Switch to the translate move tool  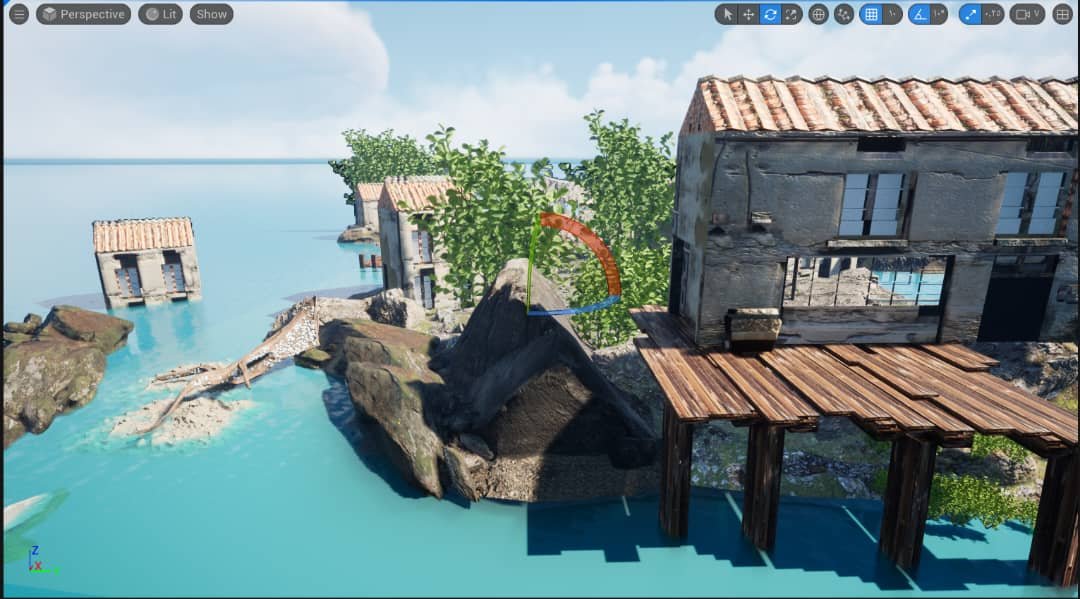(x=748, y=14)
